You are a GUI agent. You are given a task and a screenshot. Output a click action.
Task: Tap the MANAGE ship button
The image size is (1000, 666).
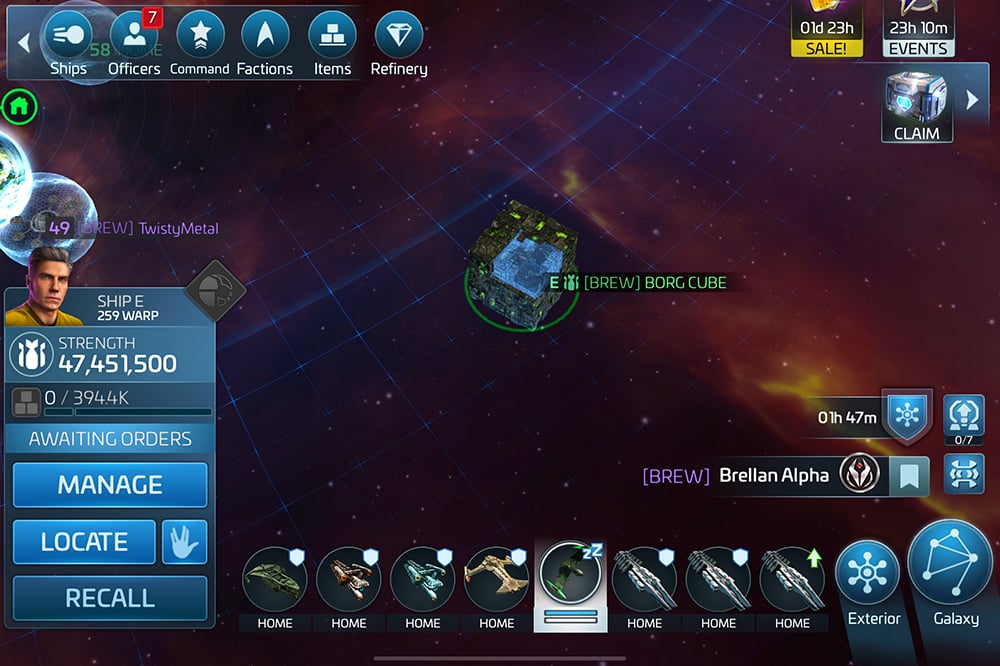click(x=110, y=485)
